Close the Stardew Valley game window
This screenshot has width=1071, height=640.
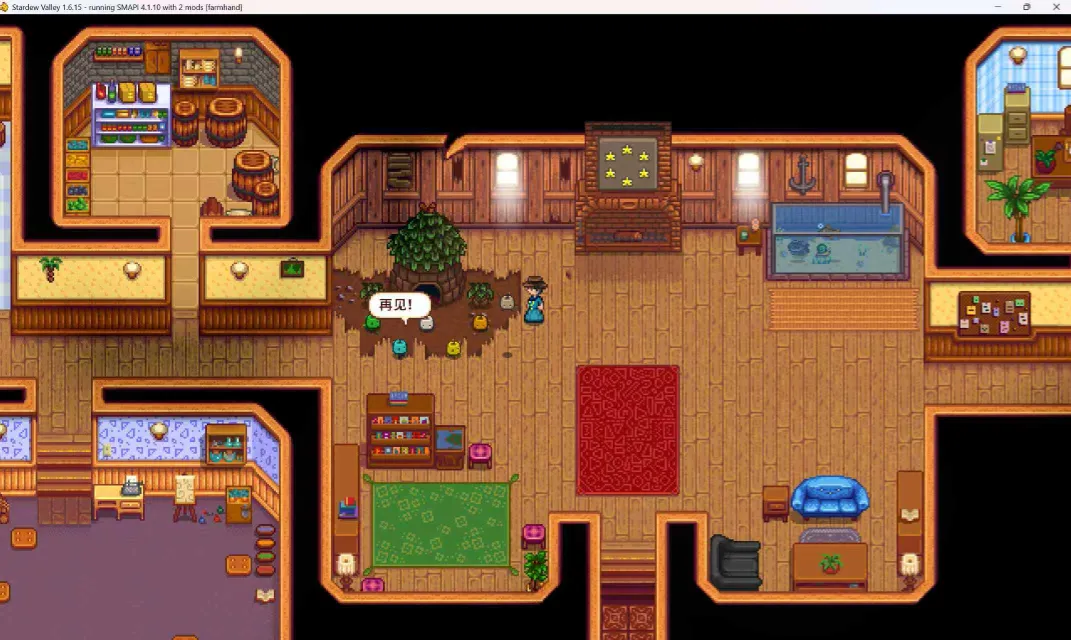click(x=1055, y=7)
